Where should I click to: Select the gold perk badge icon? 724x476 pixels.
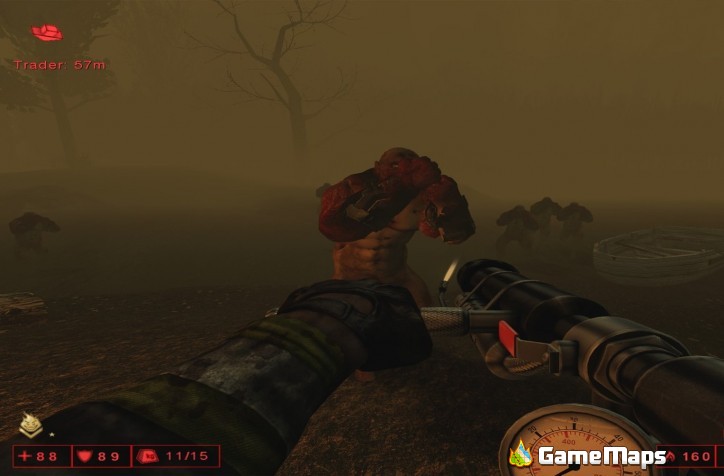click(31, 426)
